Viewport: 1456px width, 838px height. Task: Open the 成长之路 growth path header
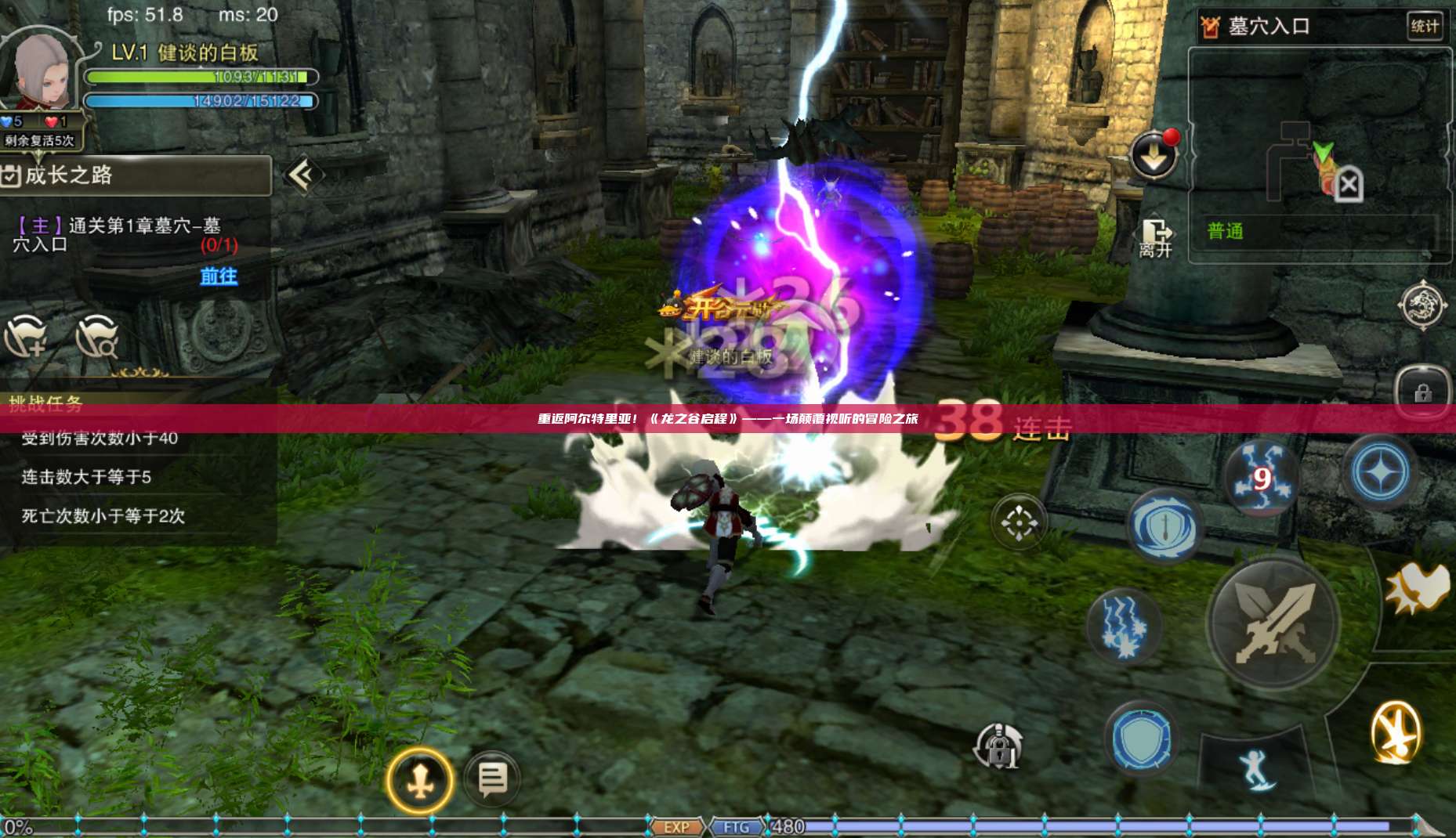135,175
